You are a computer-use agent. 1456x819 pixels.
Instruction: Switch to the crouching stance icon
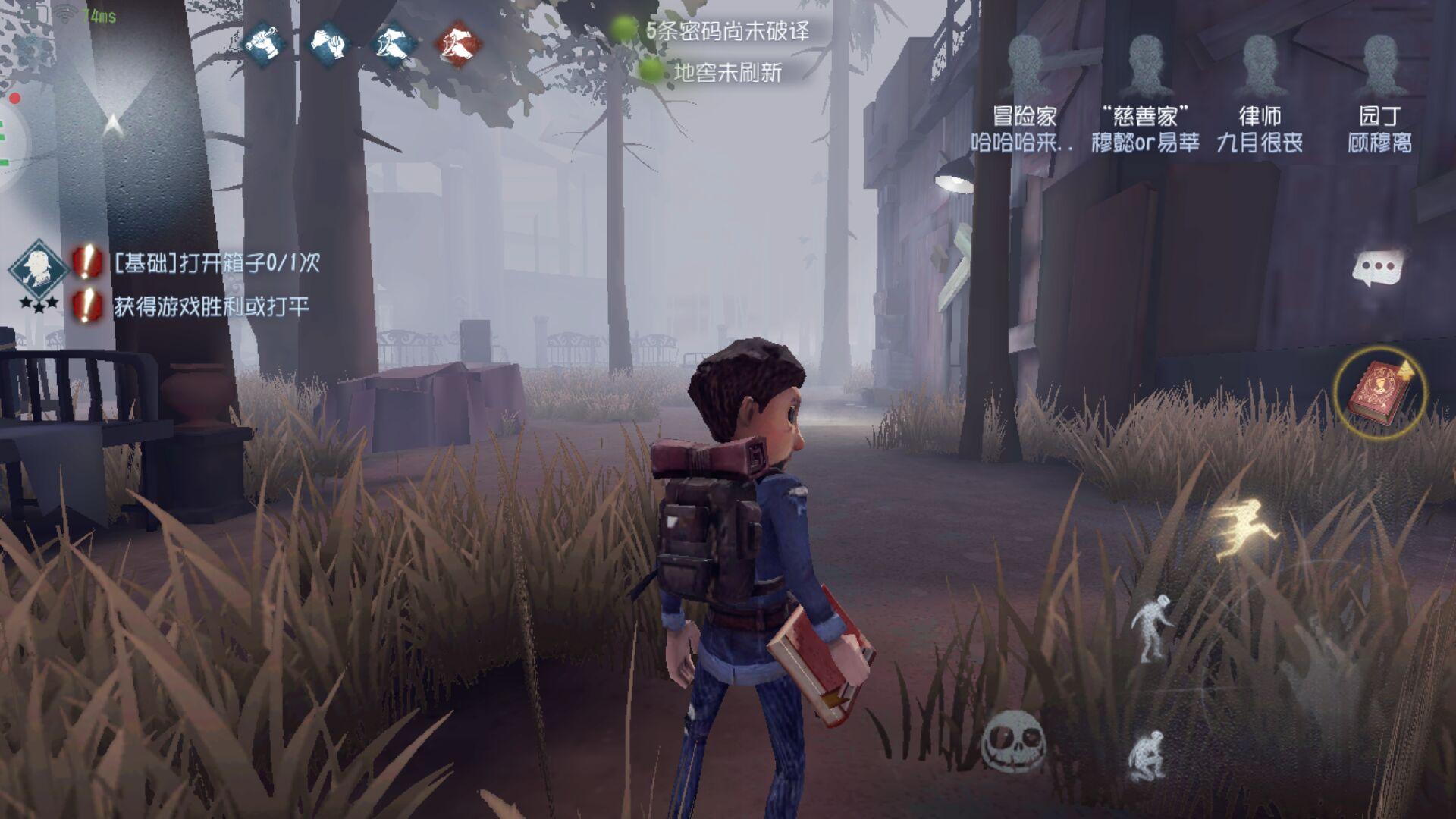point(1146,755)
